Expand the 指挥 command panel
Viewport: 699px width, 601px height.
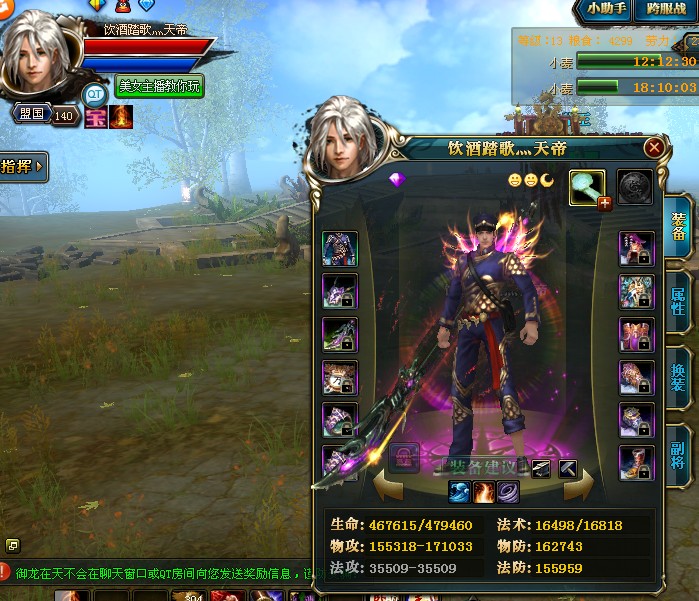point(23,167)
